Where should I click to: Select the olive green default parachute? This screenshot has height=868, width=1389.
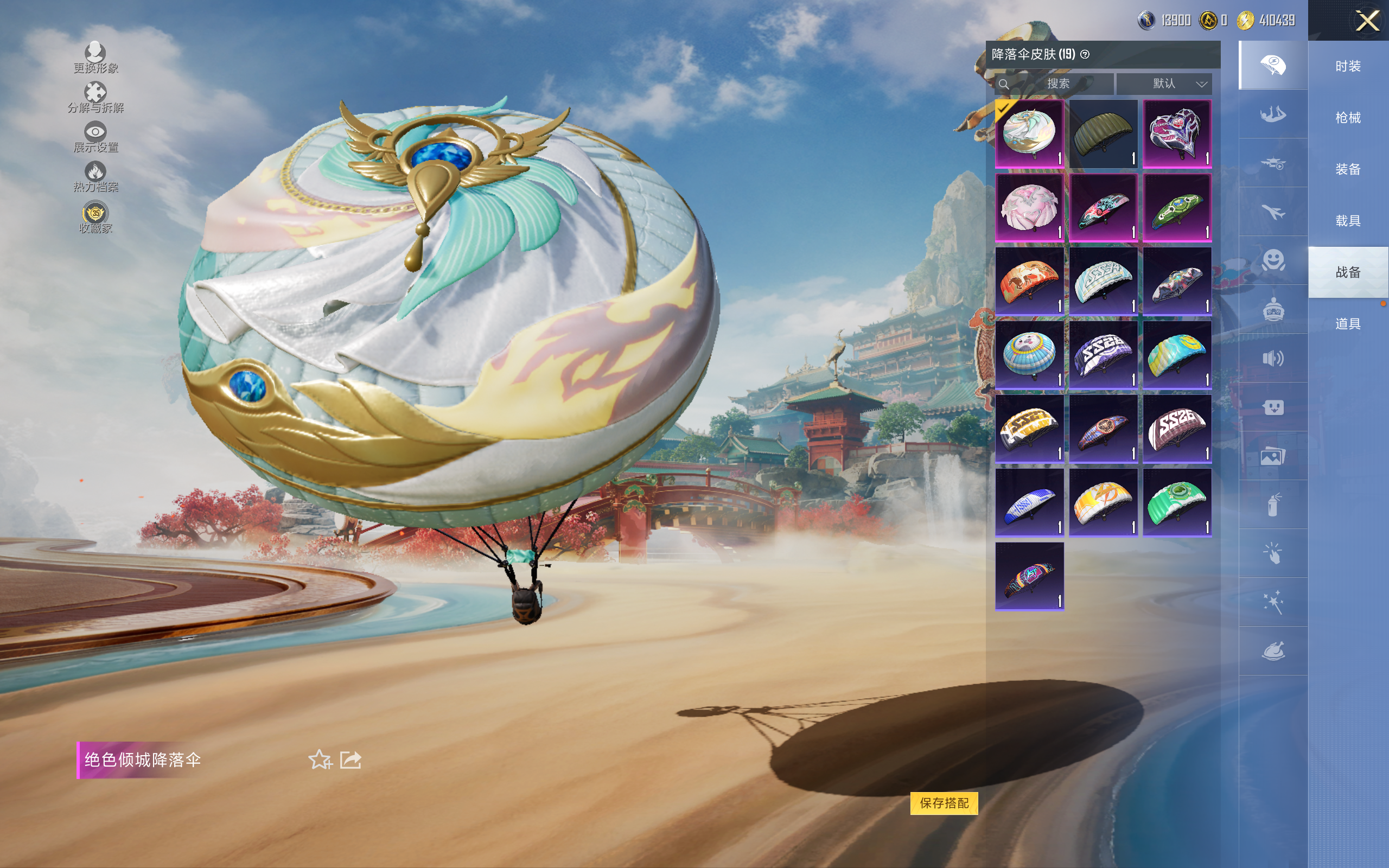pos(1103,134)
